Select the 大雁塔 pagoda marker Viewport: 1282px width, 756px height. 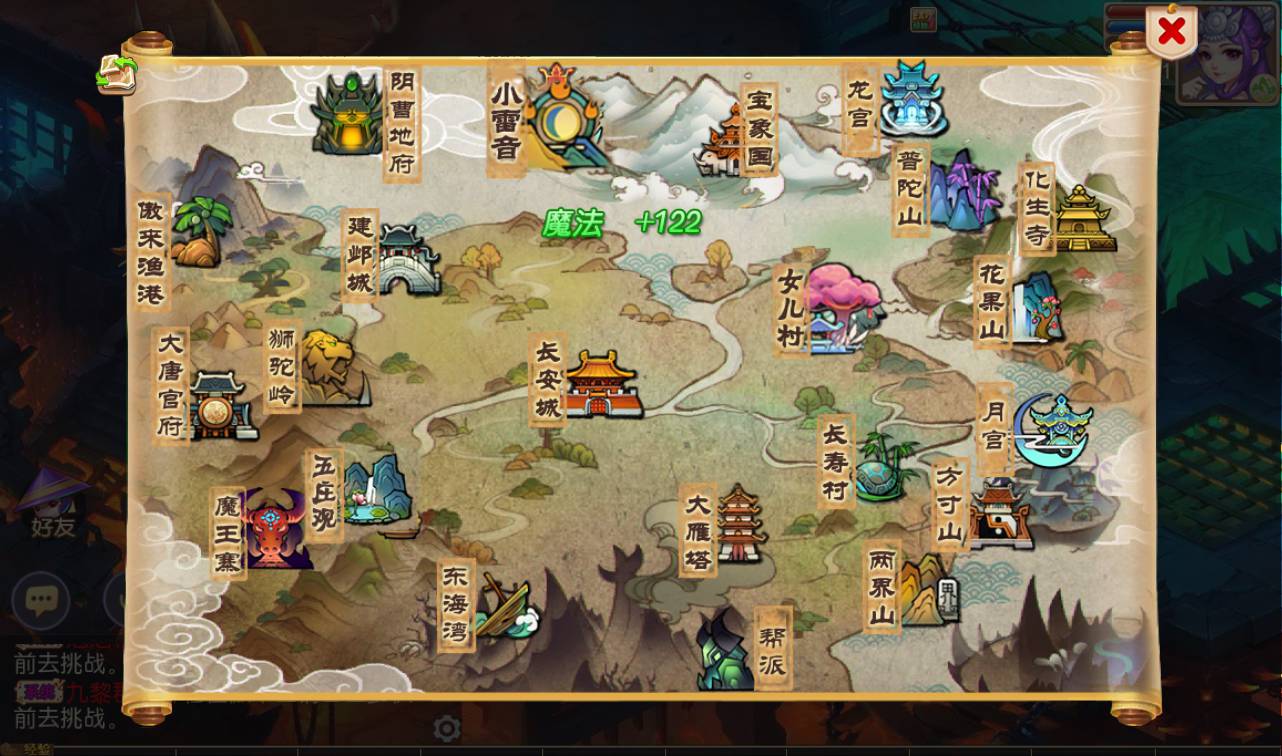click(740, 524)
